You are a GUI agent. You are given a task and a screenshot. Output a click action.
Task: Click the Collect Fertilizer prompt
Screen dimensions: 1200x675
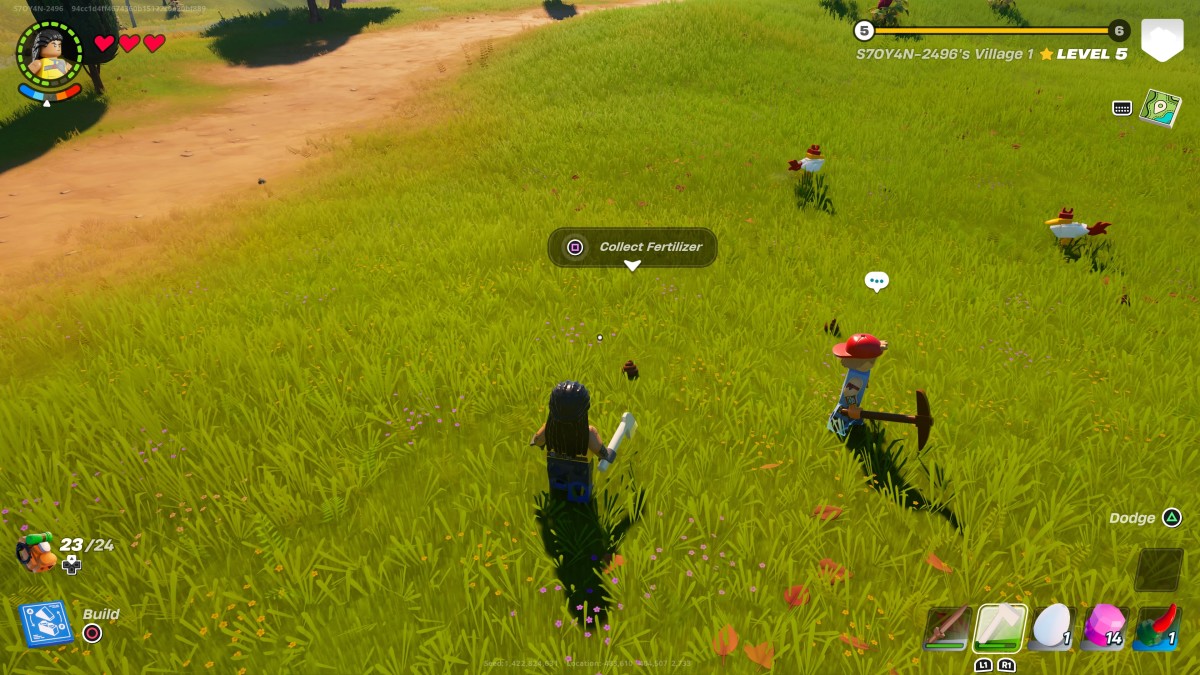tap(632, 247)
